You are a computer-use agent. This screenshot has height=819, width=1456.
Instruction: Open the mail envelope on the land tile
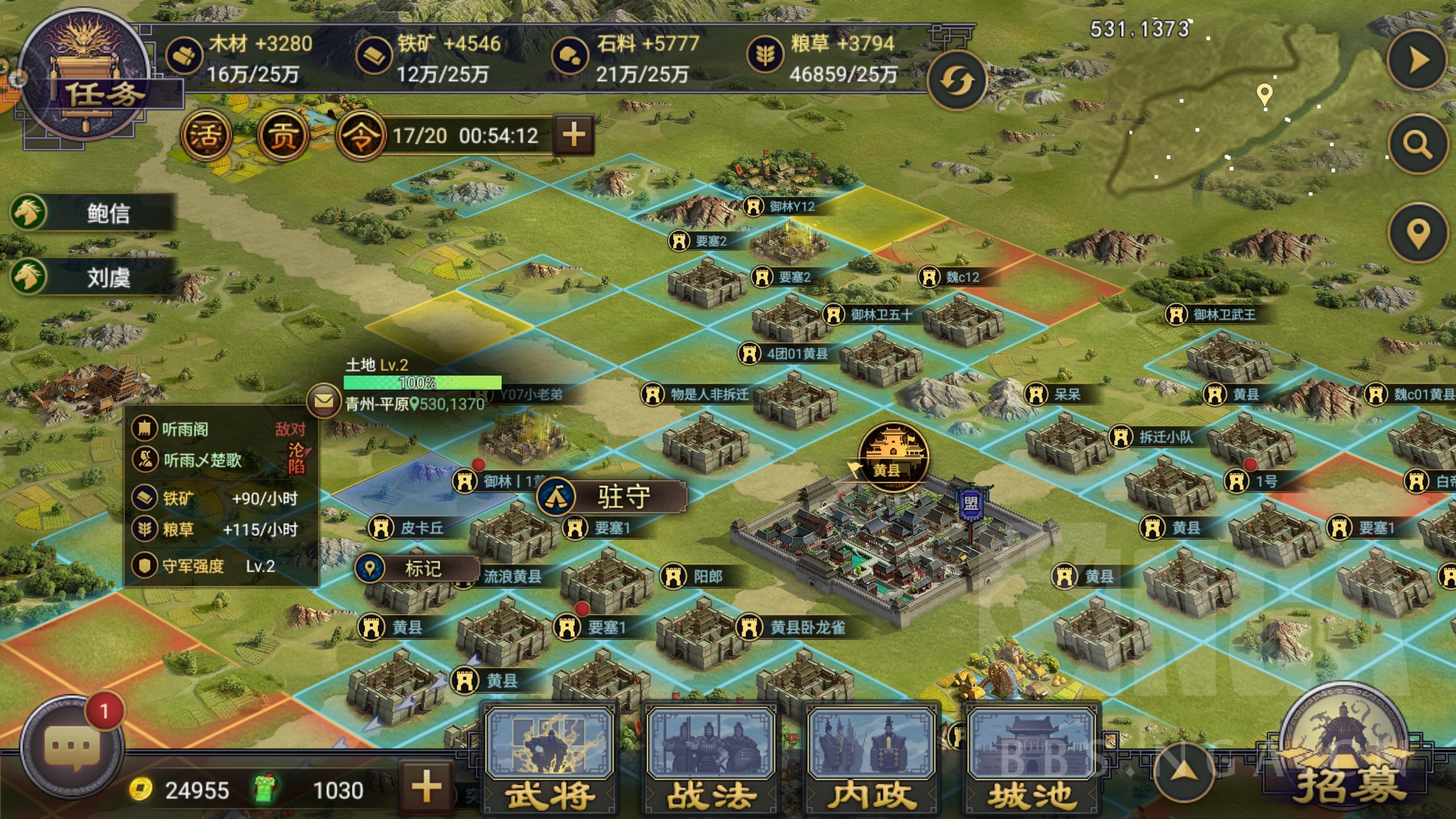click(324, 402)
